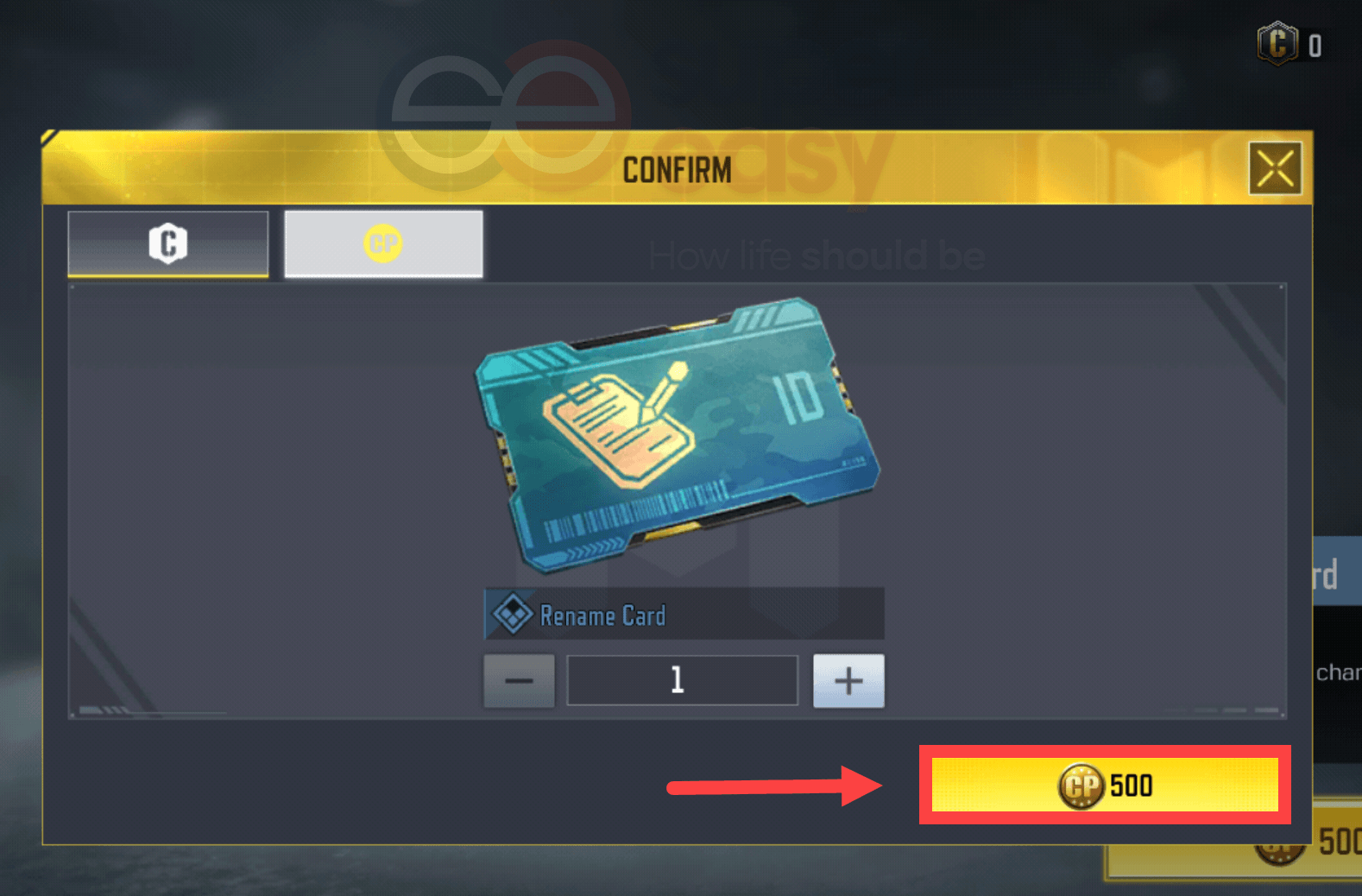Select the Rename Card label
This screenshot has height=896, width=1362.
coord(603,615)
